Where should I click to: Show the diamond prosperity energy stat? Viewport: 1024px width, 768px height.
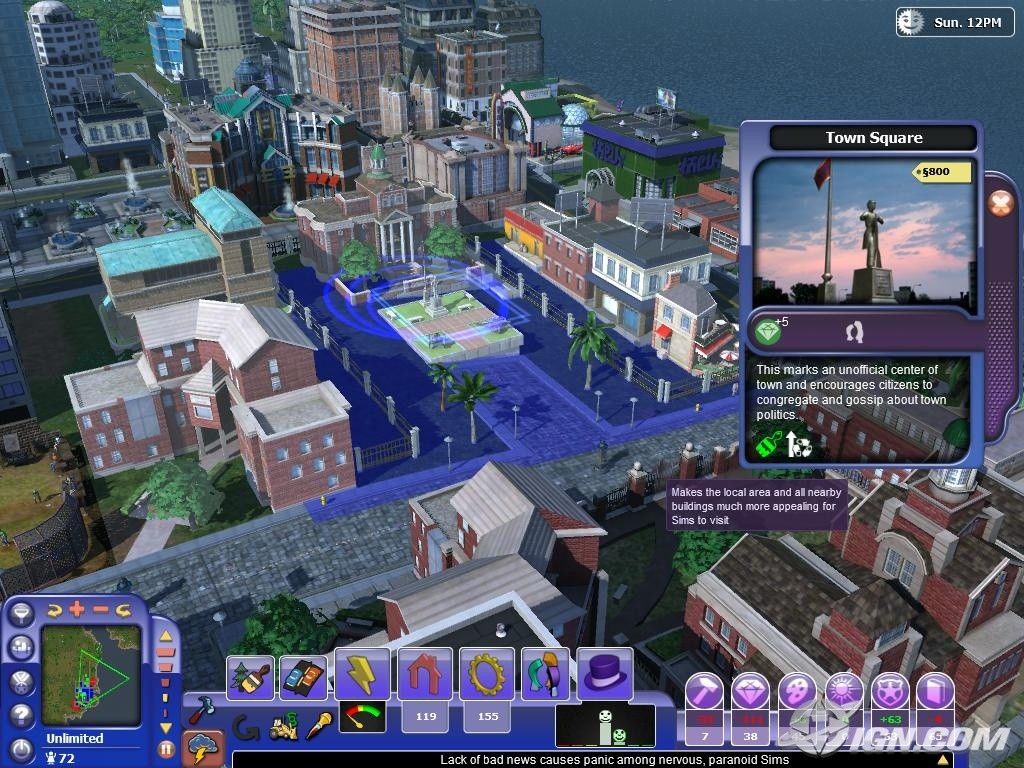(750, 692)
